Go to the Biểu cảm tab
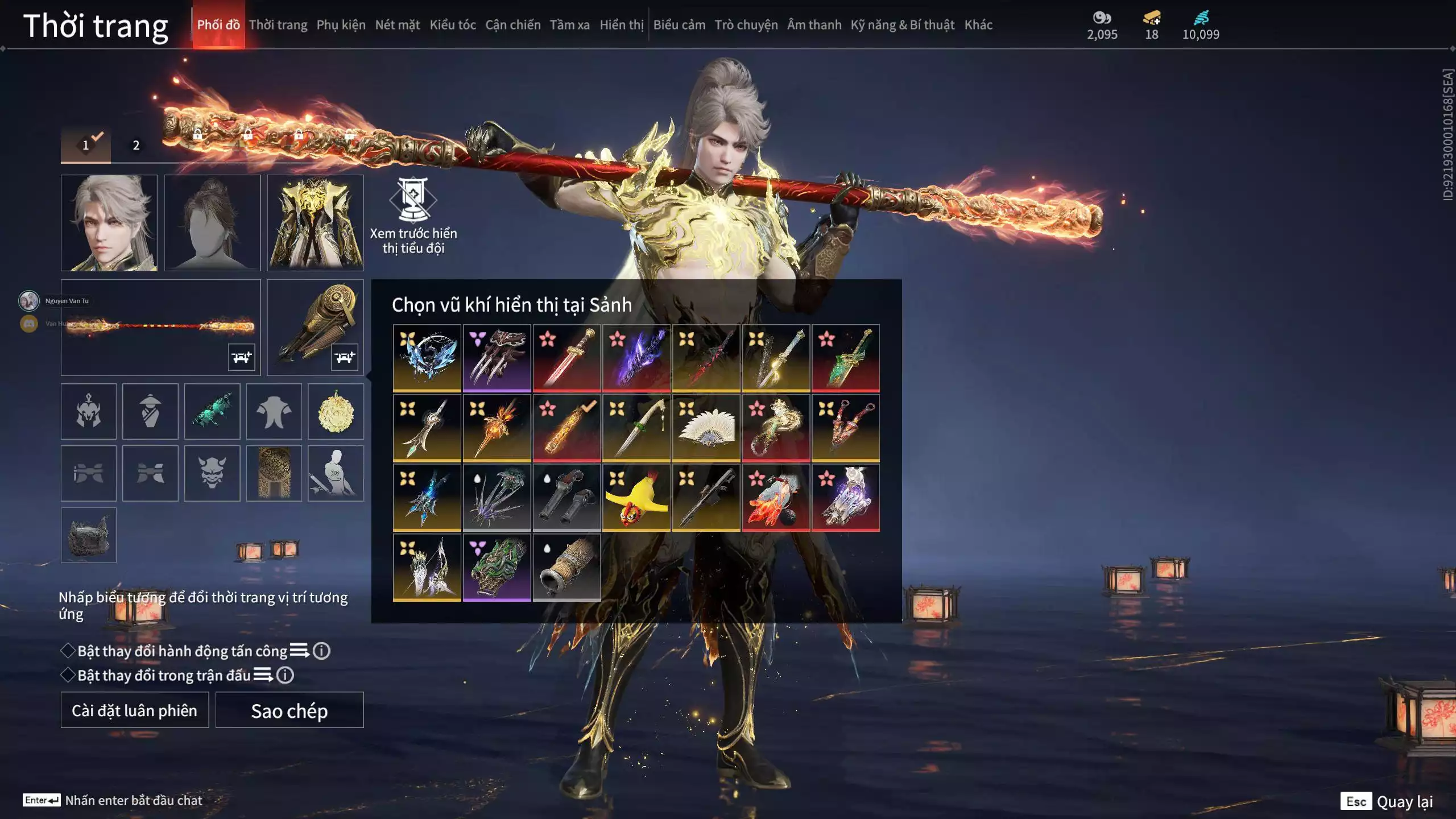The width and height of the screenshot is (1456, 819). tap(679, 25)
